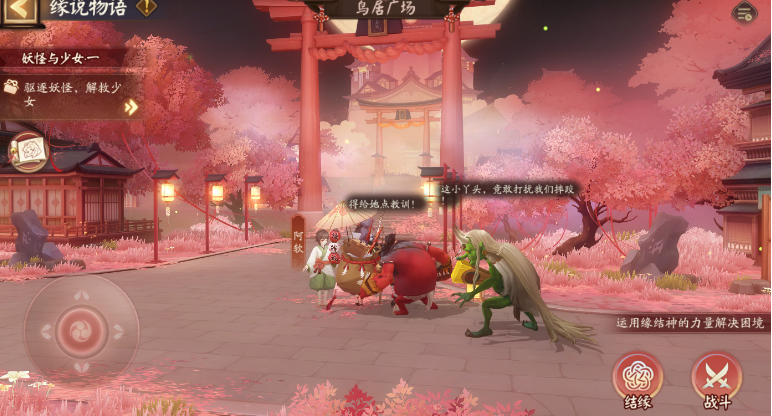Start combat with the 战斗 button
772x416 pixels.
coord(716,379)
